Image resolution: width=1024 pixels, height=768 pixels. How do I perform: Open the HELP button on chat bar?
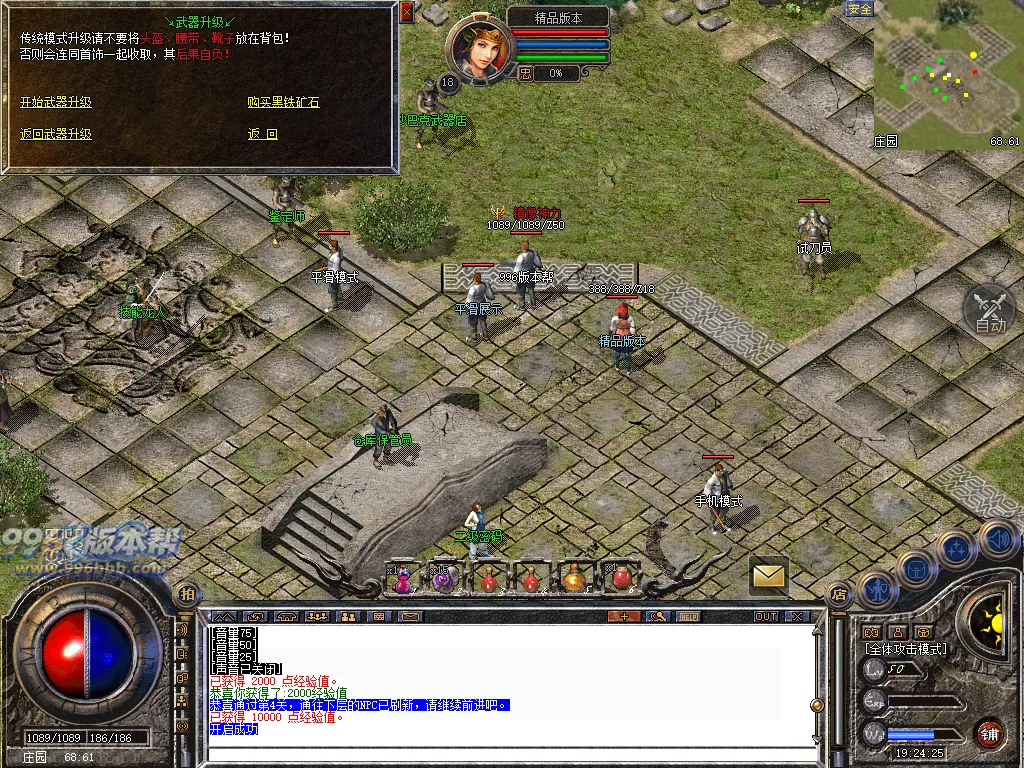click(688, 616)
